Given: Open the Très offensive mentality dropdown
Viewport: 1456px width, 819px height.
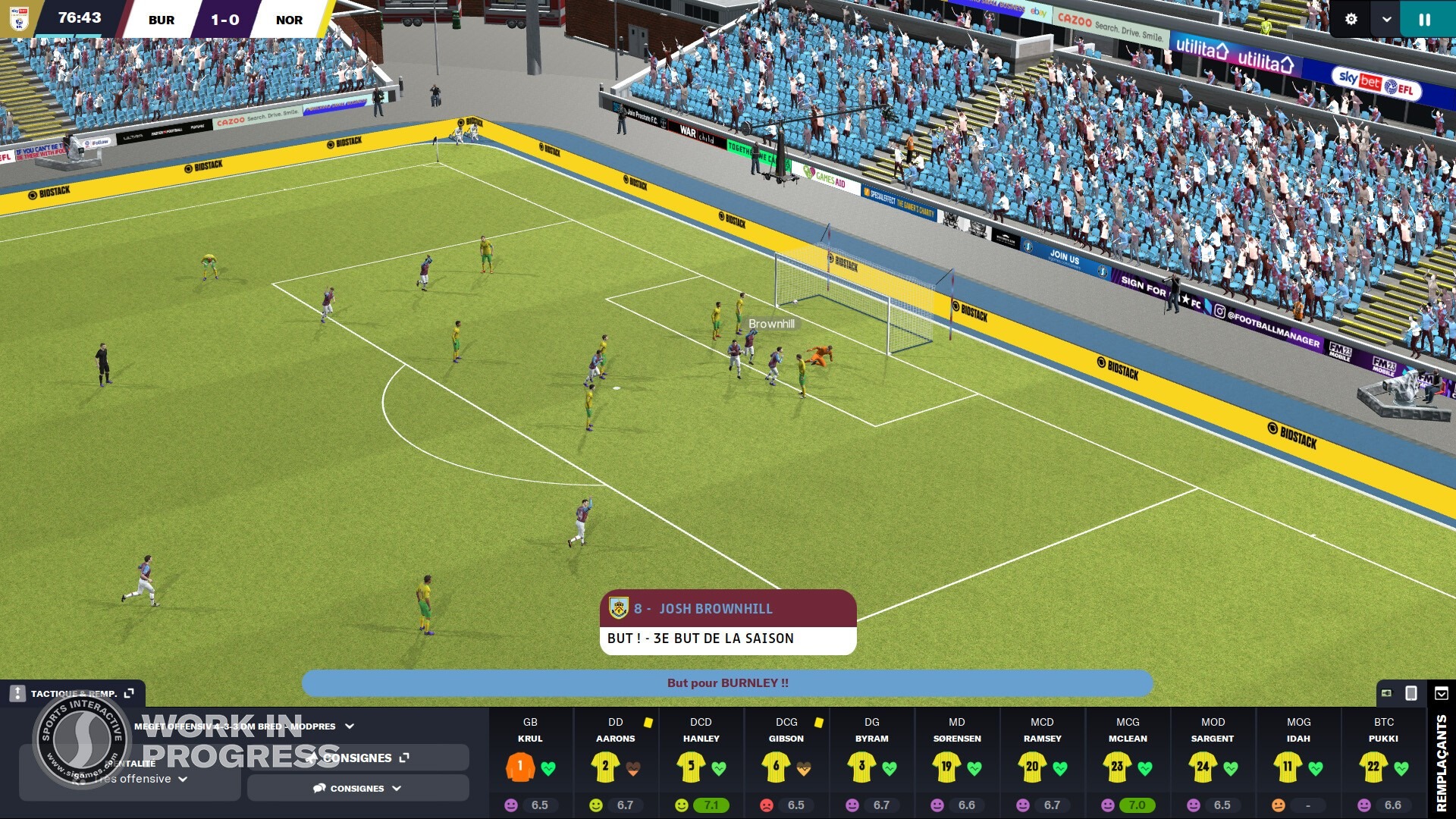Looking at the screenshot, I should pyautogui.click(x=182, y=778).
